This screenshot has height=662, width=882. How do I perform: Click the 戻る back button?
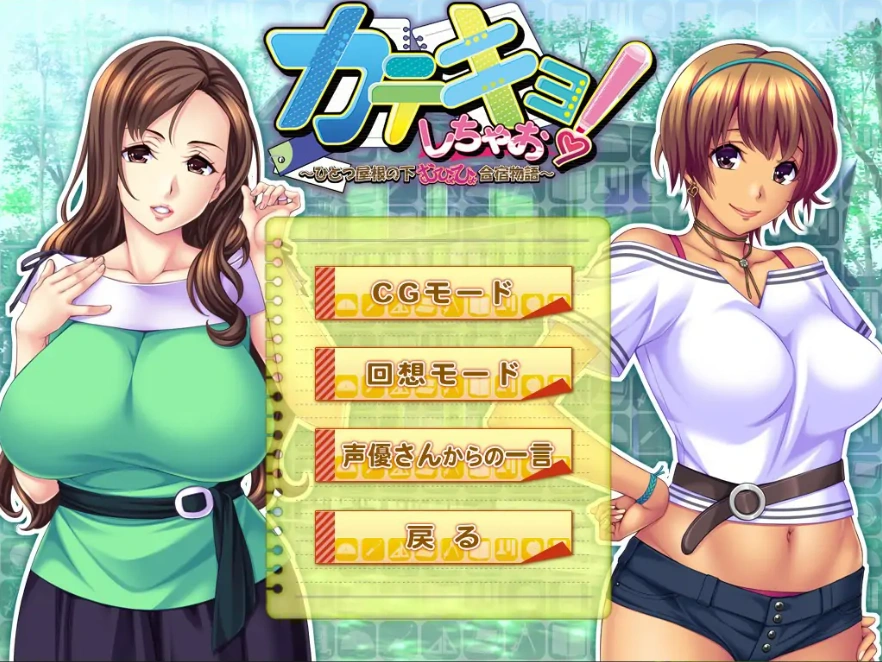point(443,536)
